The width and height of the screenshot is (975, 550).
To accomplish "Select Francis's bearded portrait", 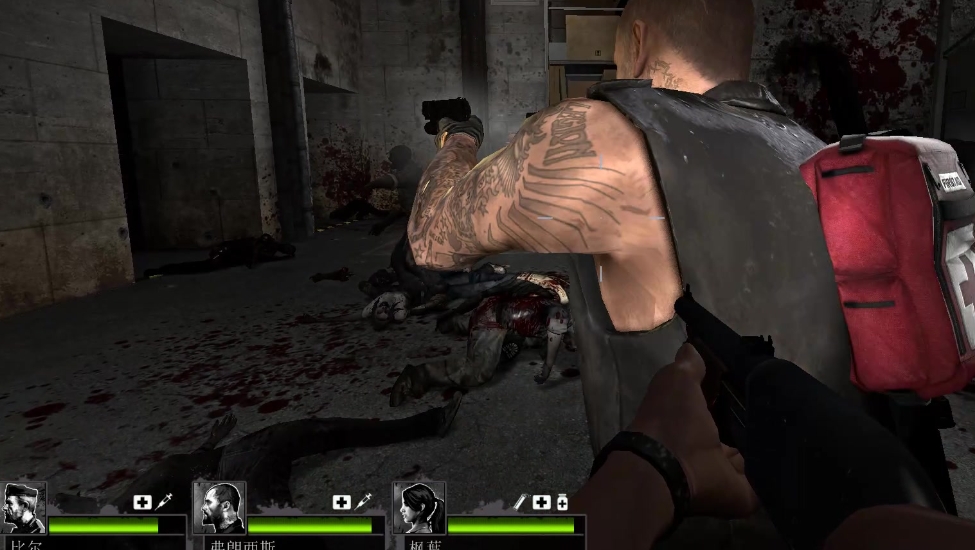I will pos(219,507).
